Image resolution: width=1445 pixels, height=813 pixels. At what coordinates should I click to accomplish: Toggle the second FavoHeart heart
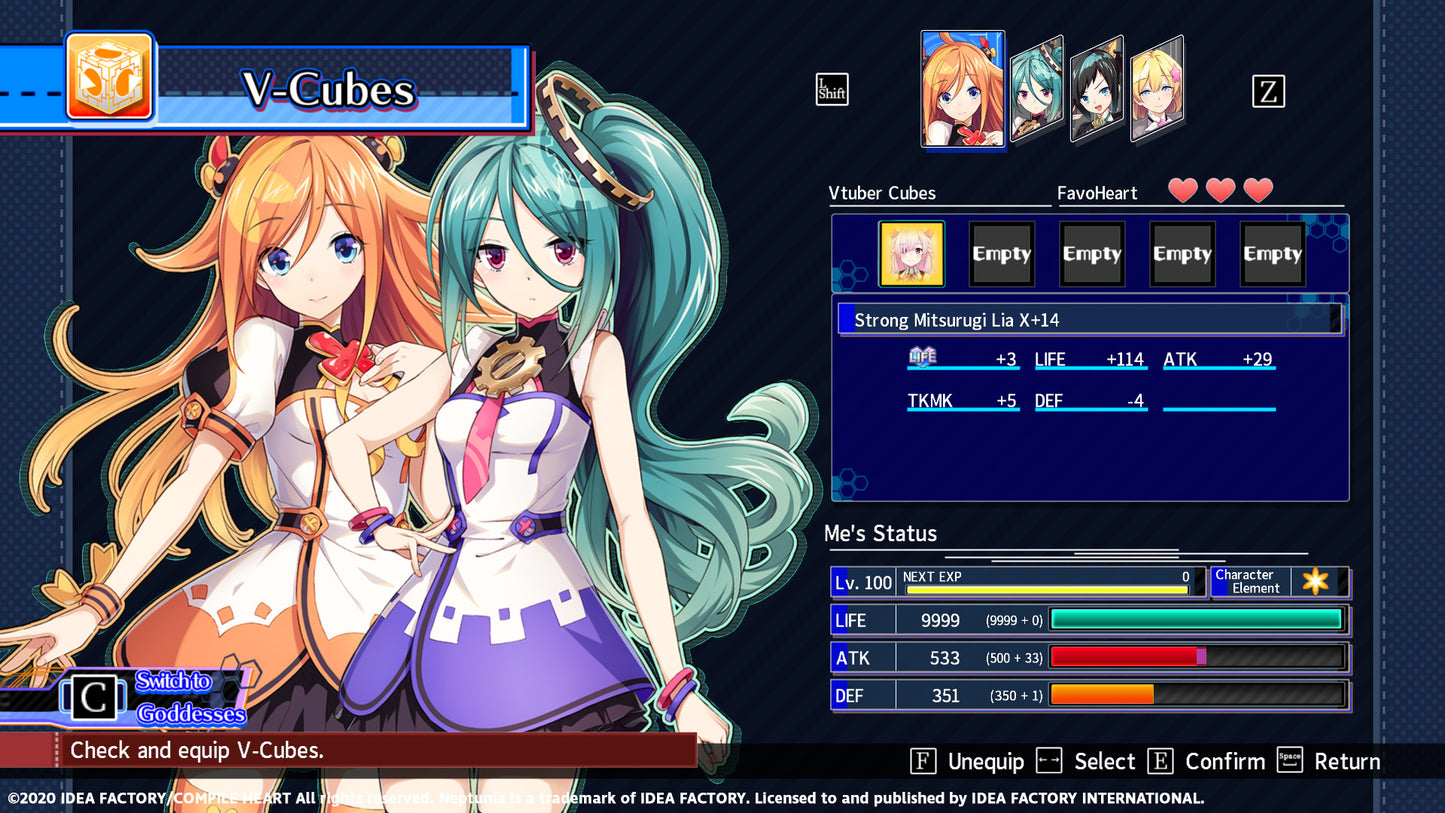tap(1219, 190)
